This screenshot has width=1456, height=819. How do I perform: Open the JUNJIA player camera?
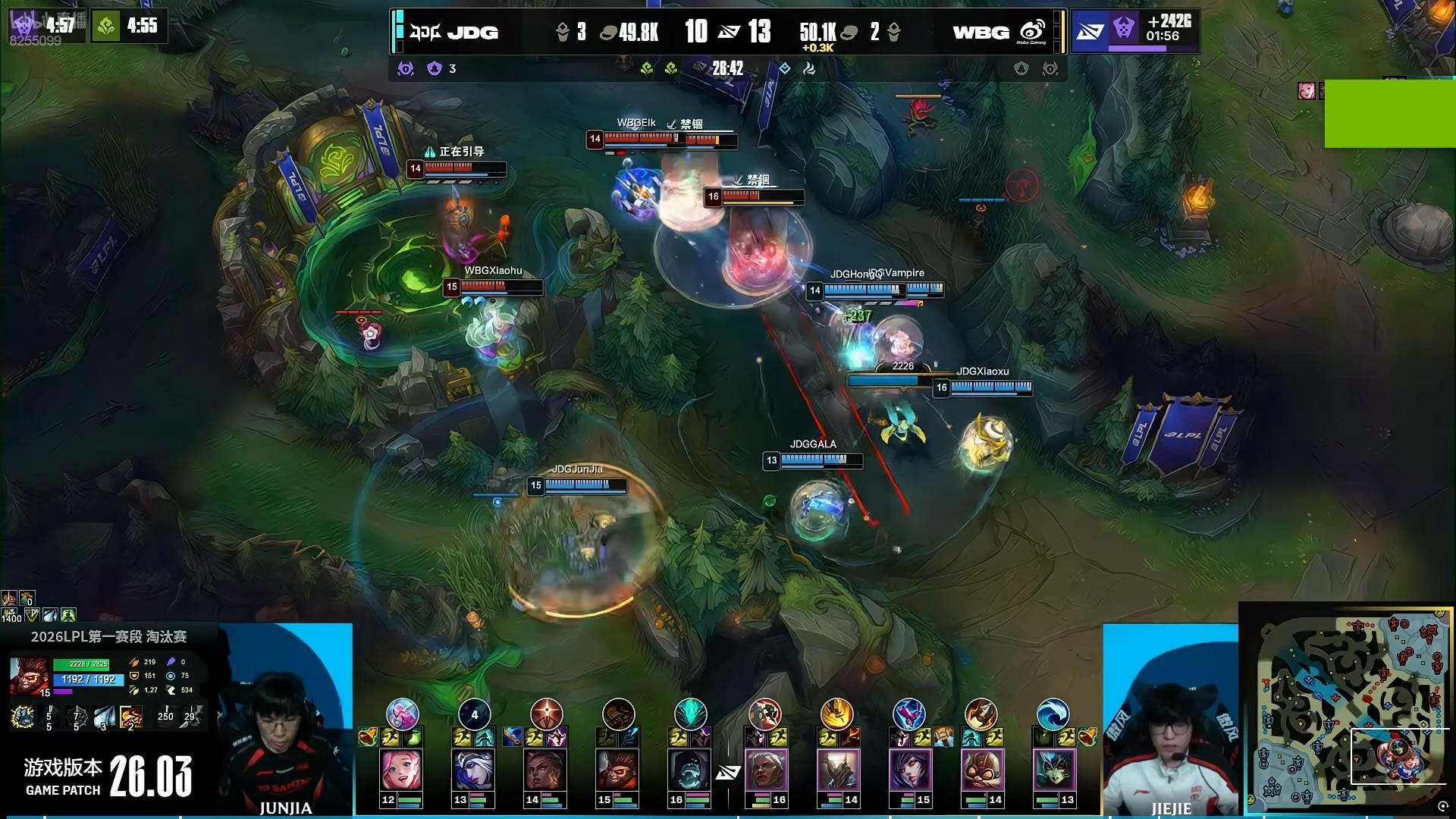(x=286, y=719)
